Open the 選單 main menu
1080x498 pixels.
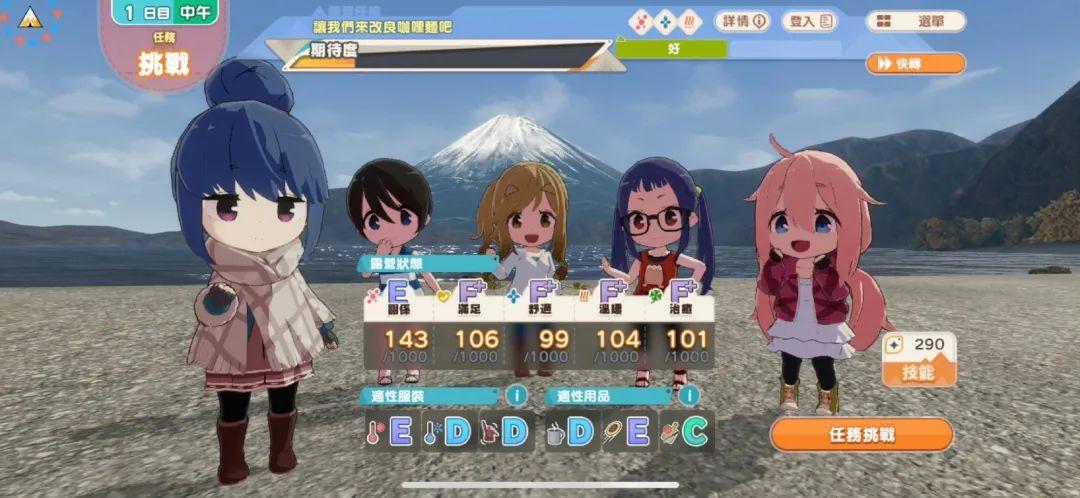(915, 21)
